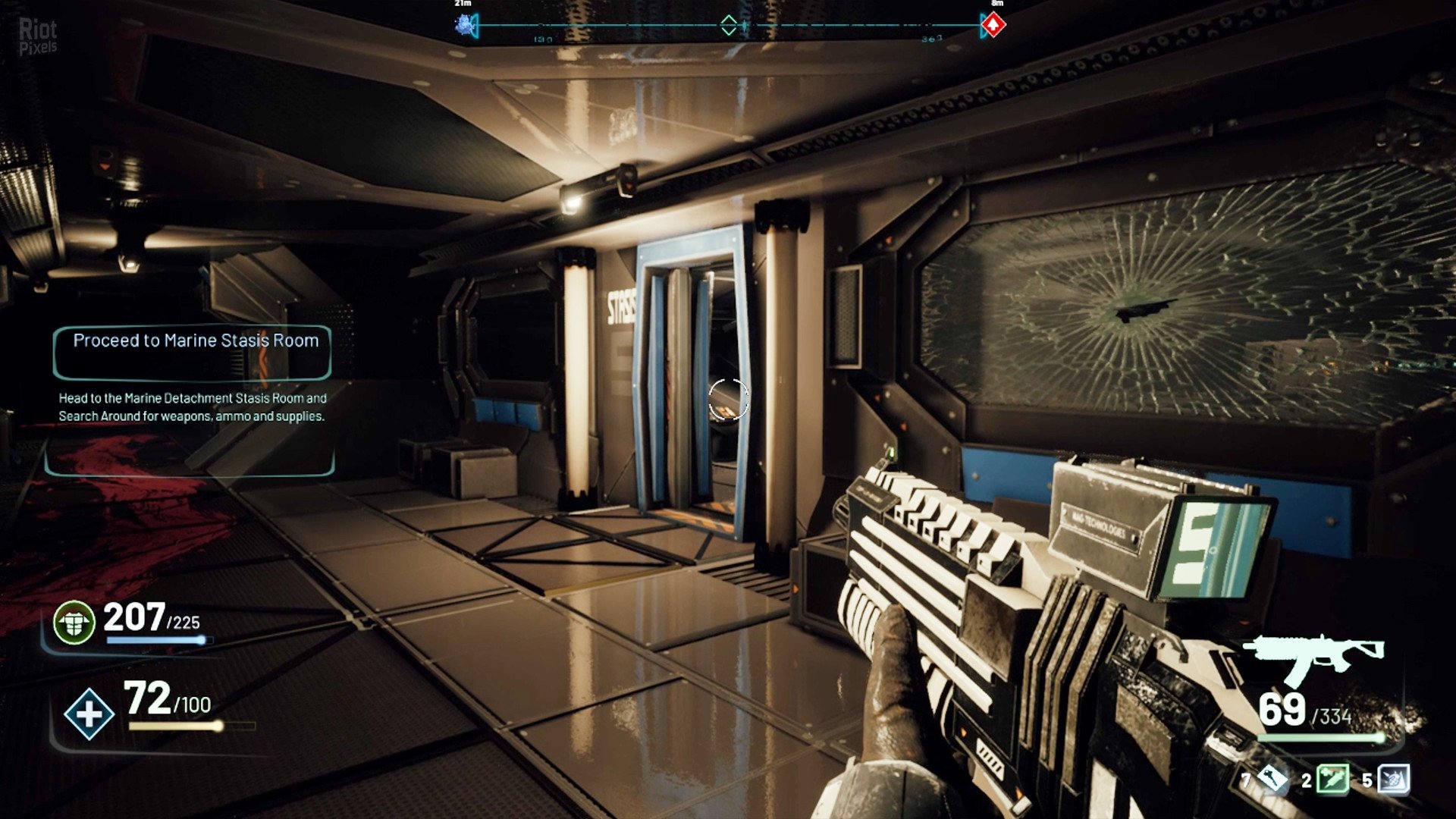Select the red arrow compass marker

[993, 25]
